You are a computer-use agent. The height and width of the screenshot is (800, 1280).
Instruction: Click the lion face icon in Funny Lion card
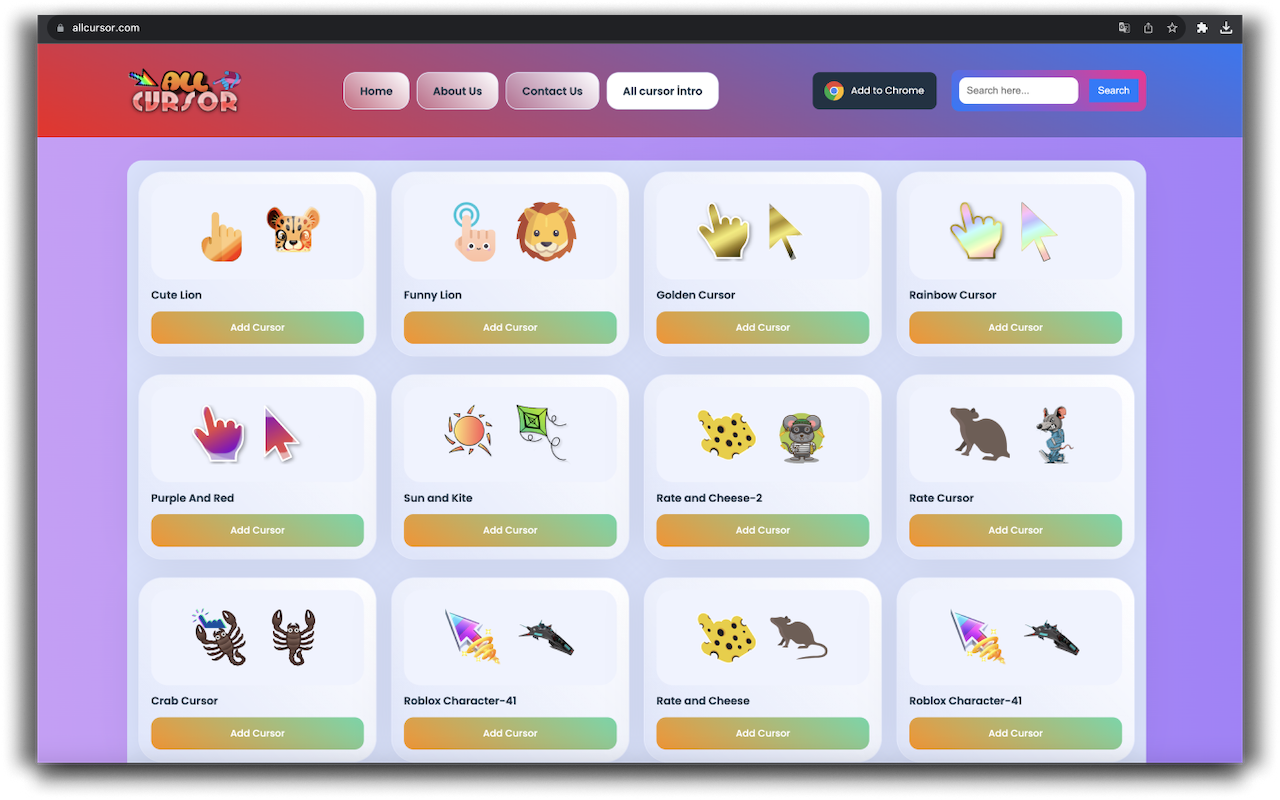(x=545, y=230)
